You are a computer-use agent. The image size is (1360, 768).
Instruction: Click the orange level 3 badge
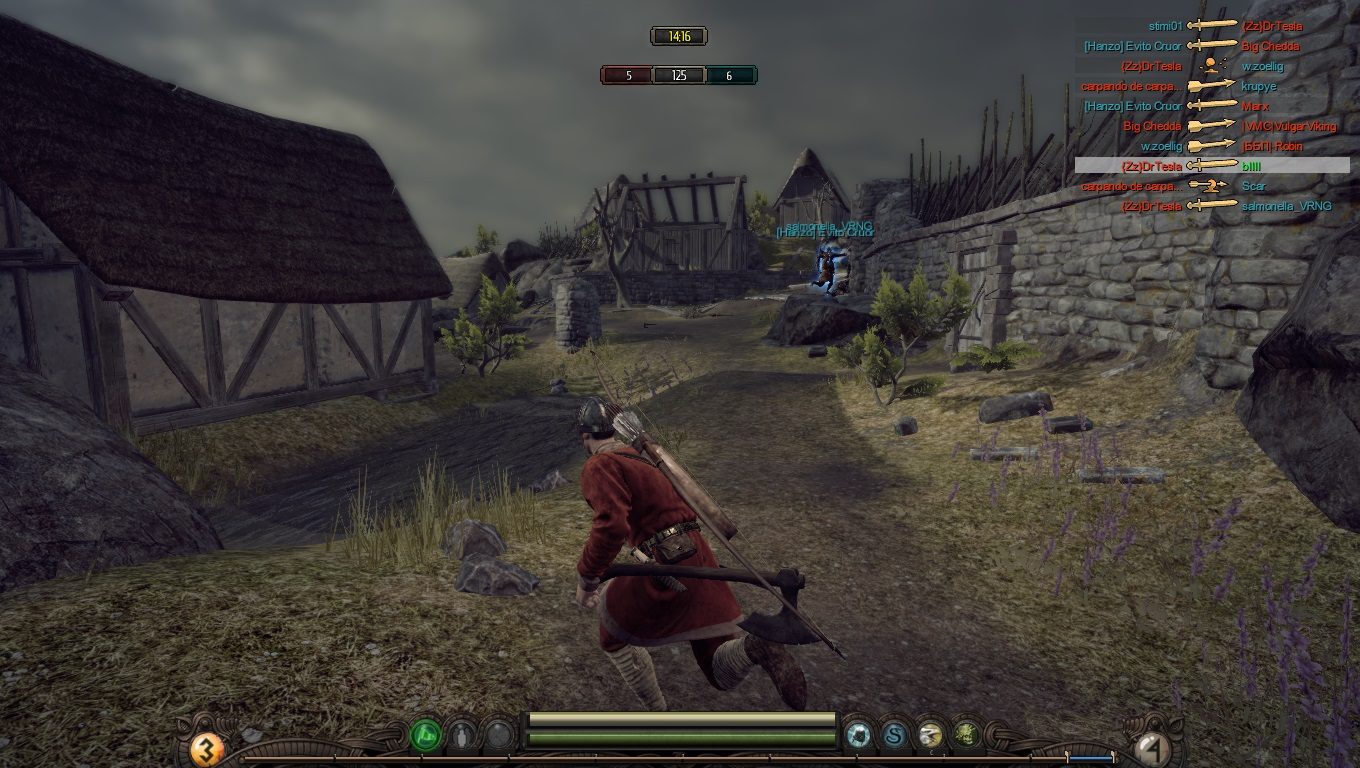[x=207, y=748]
